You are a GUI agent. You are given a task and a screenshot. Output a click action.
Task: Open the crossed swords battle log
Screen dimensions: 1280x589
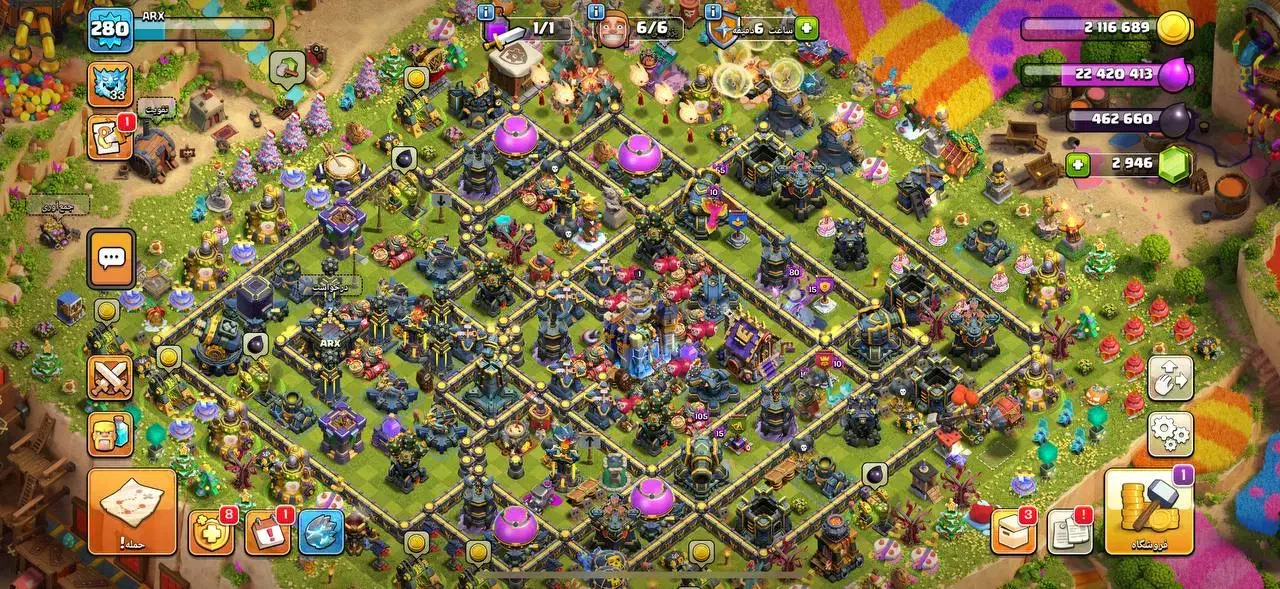click(109, 377)
